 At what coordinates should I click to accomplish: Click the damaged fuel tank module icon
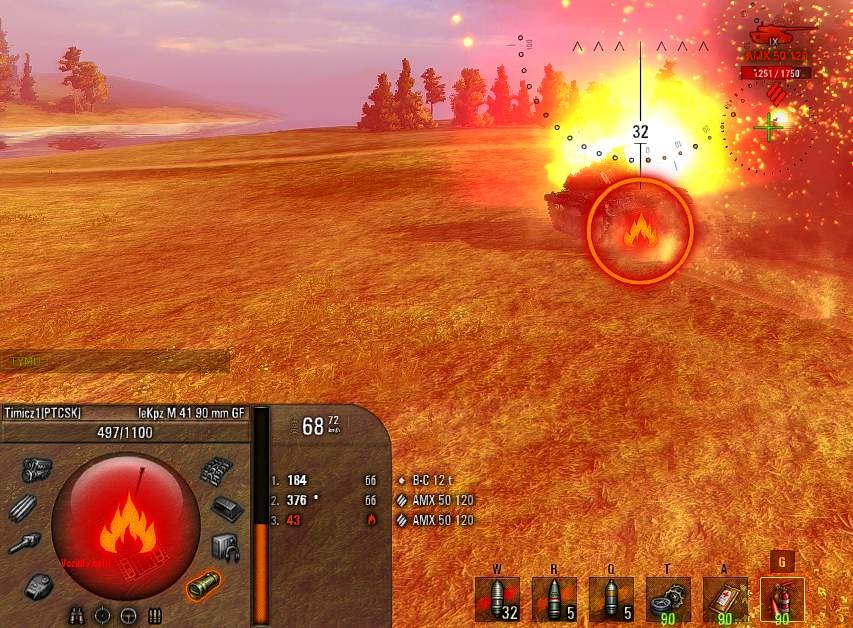tap(203, 583)
